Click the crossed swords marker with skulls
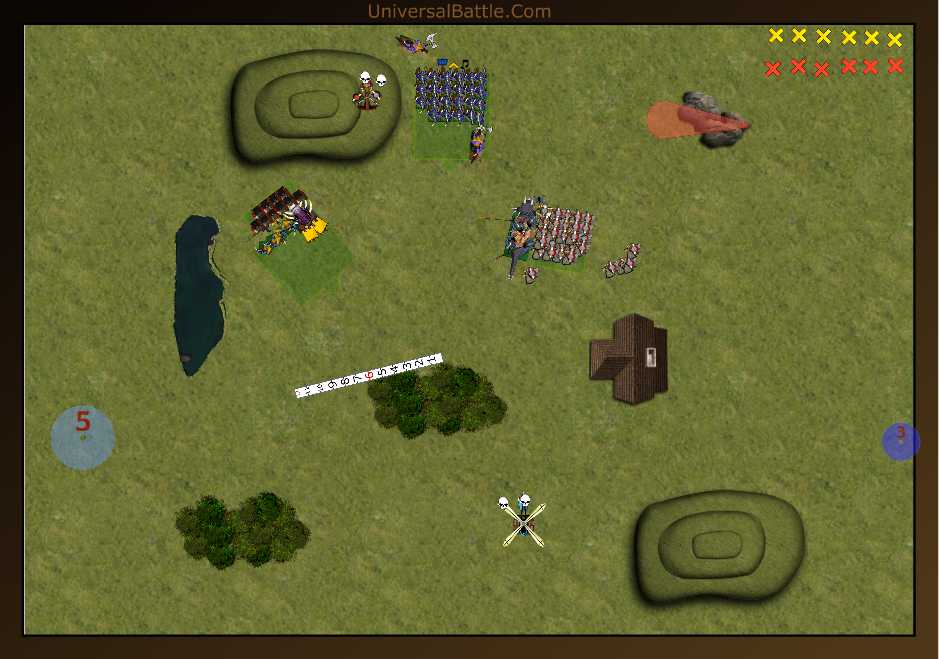Viewport: 939px width, 659px height. pyautogui.click(x=524, y=523)
